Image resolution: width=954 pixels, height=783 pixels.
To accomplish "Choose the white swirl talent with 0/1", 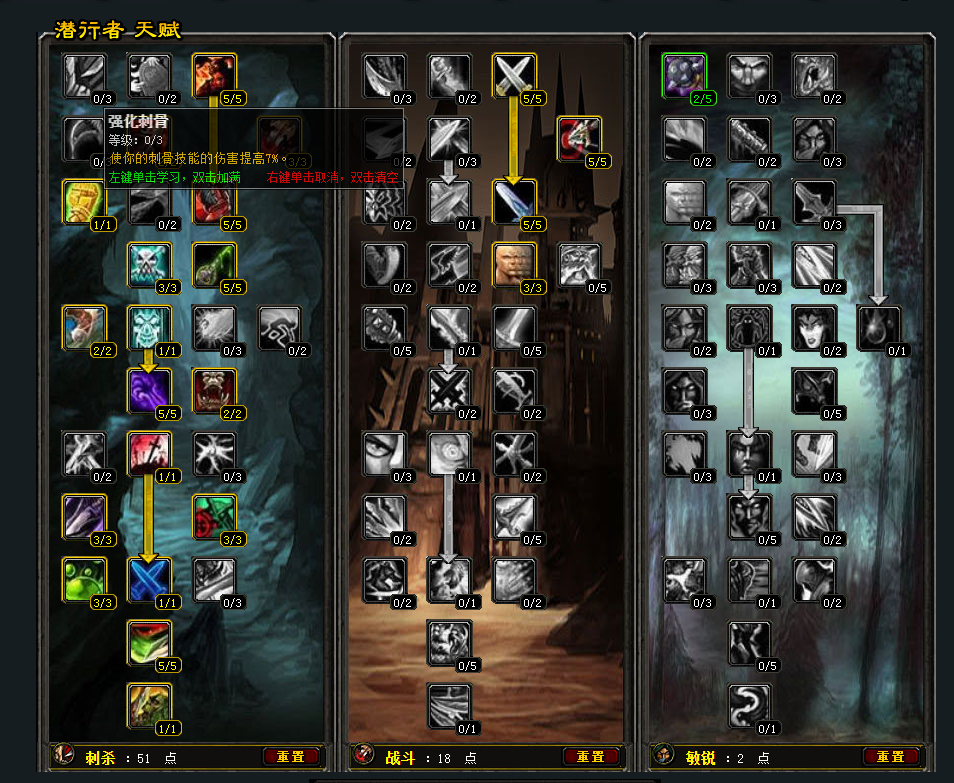I will click(749, 705).
